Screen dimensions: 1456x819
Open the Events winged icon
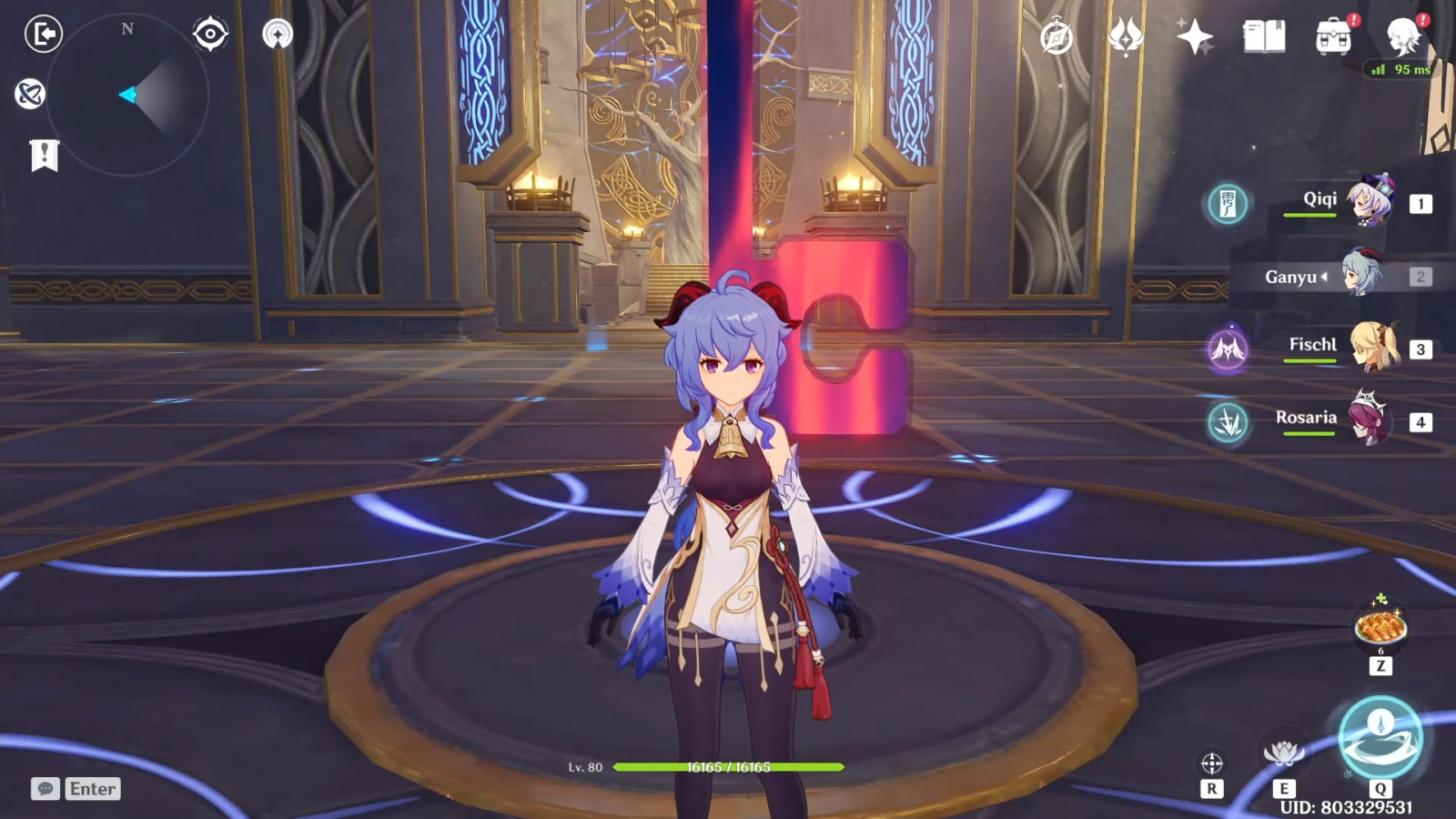point(1126,37)
